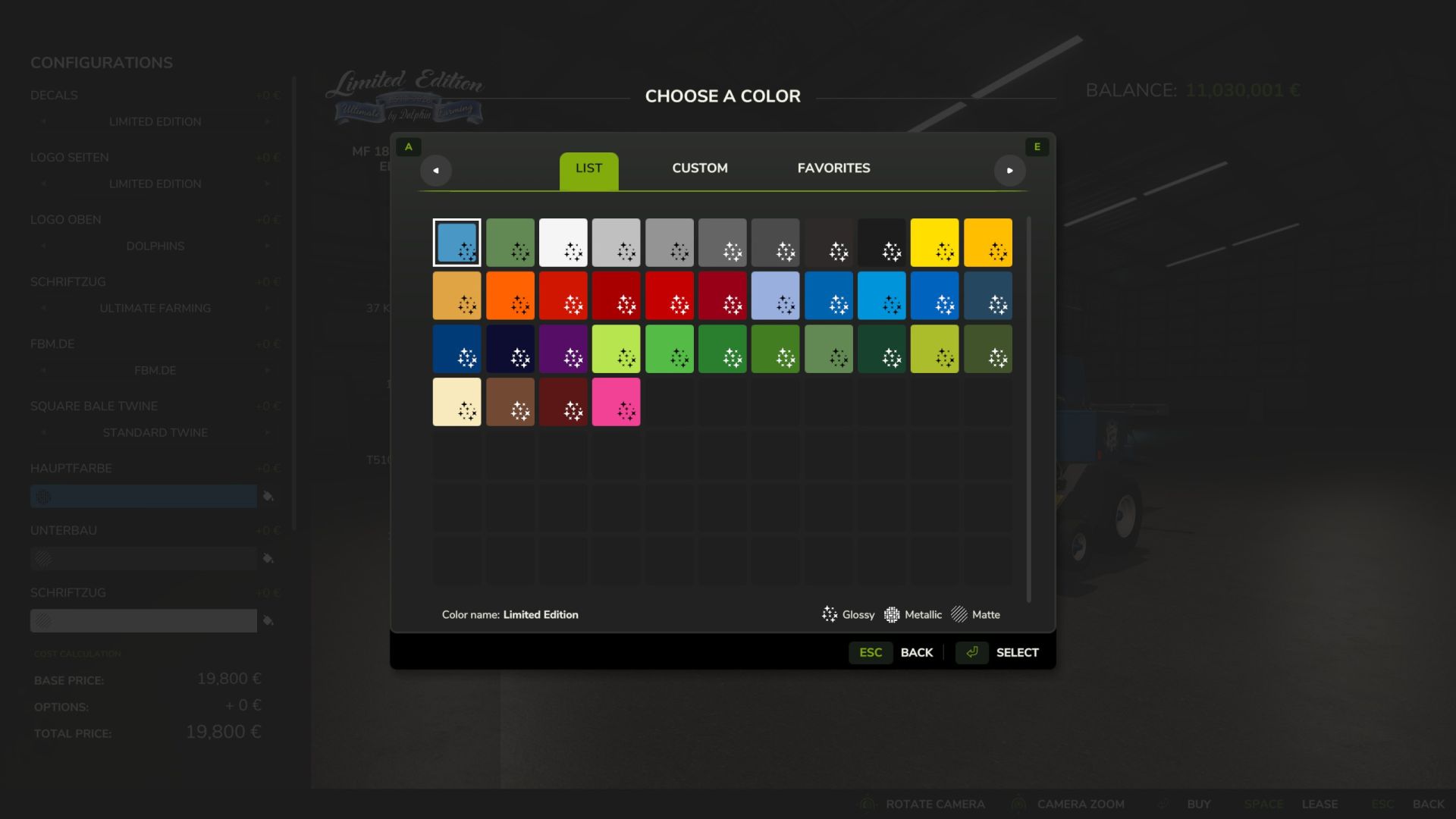Open the UNTERBAU color picker icon
The height and width of the screenshot is (819, 1456).
(x=269, y=559)
